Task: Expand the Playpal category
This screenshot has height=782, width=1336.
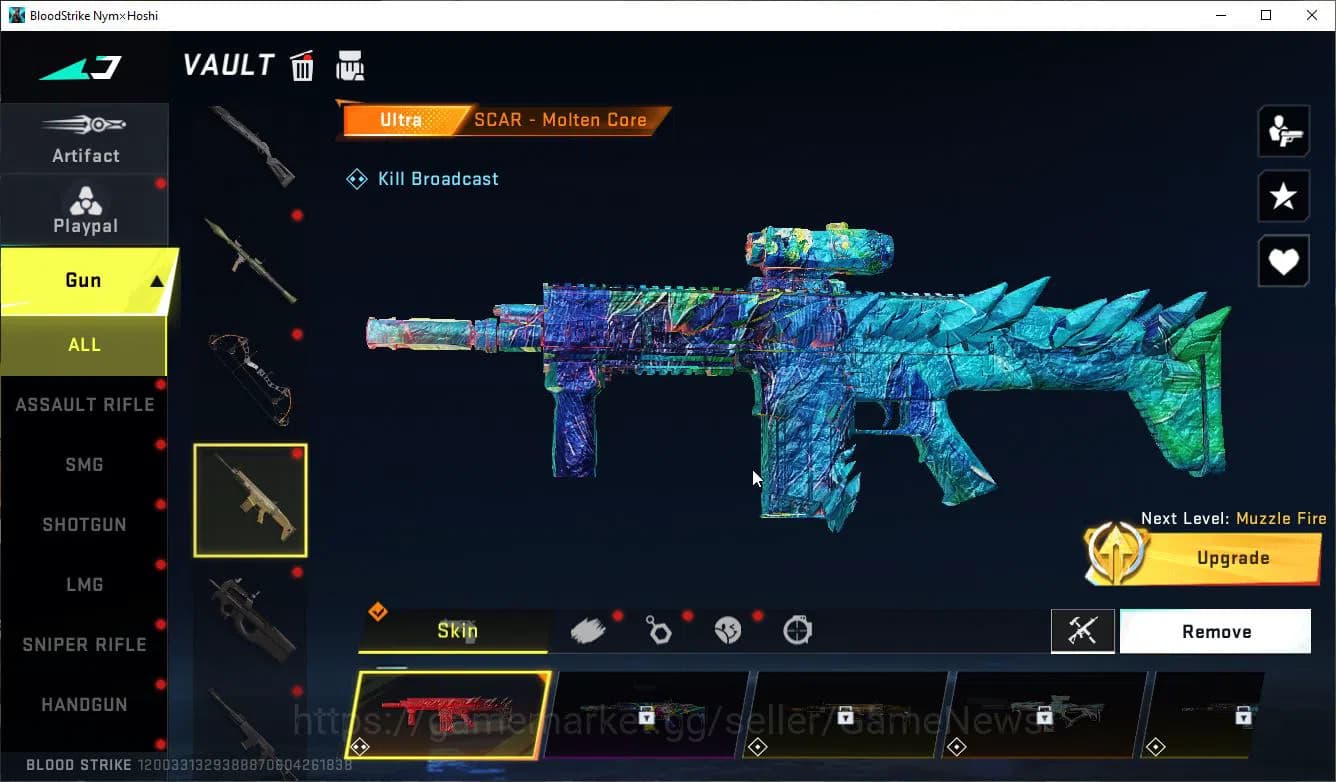Action: (85, 210)
